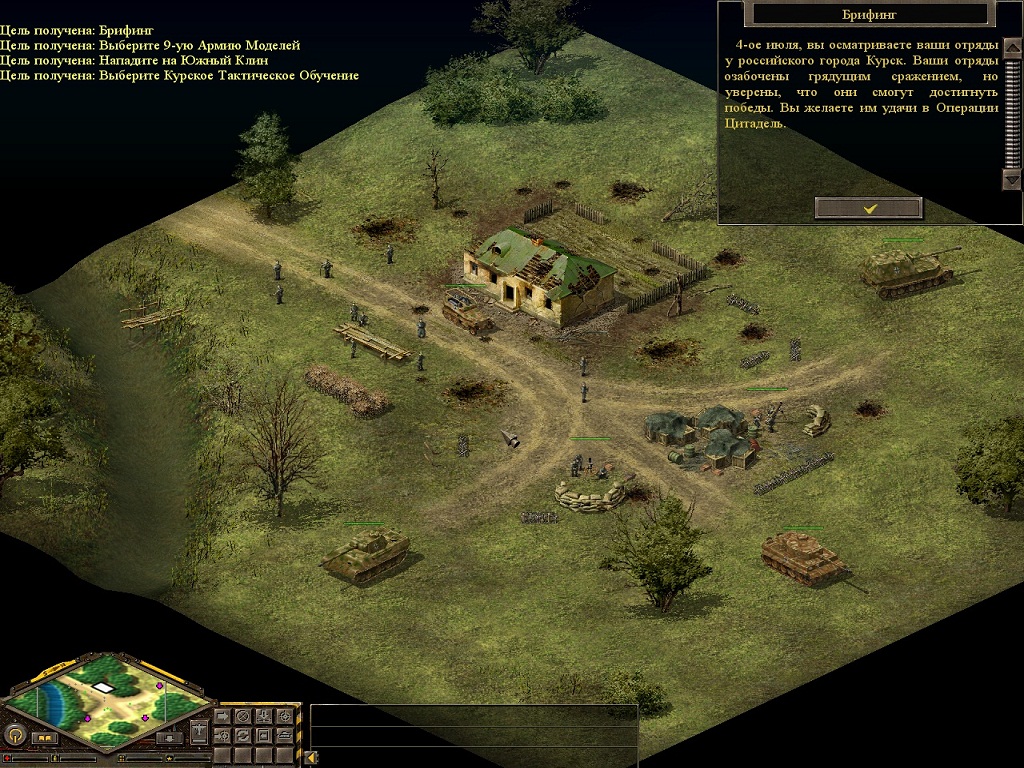Click the two yellow squares button

(44, 738)
